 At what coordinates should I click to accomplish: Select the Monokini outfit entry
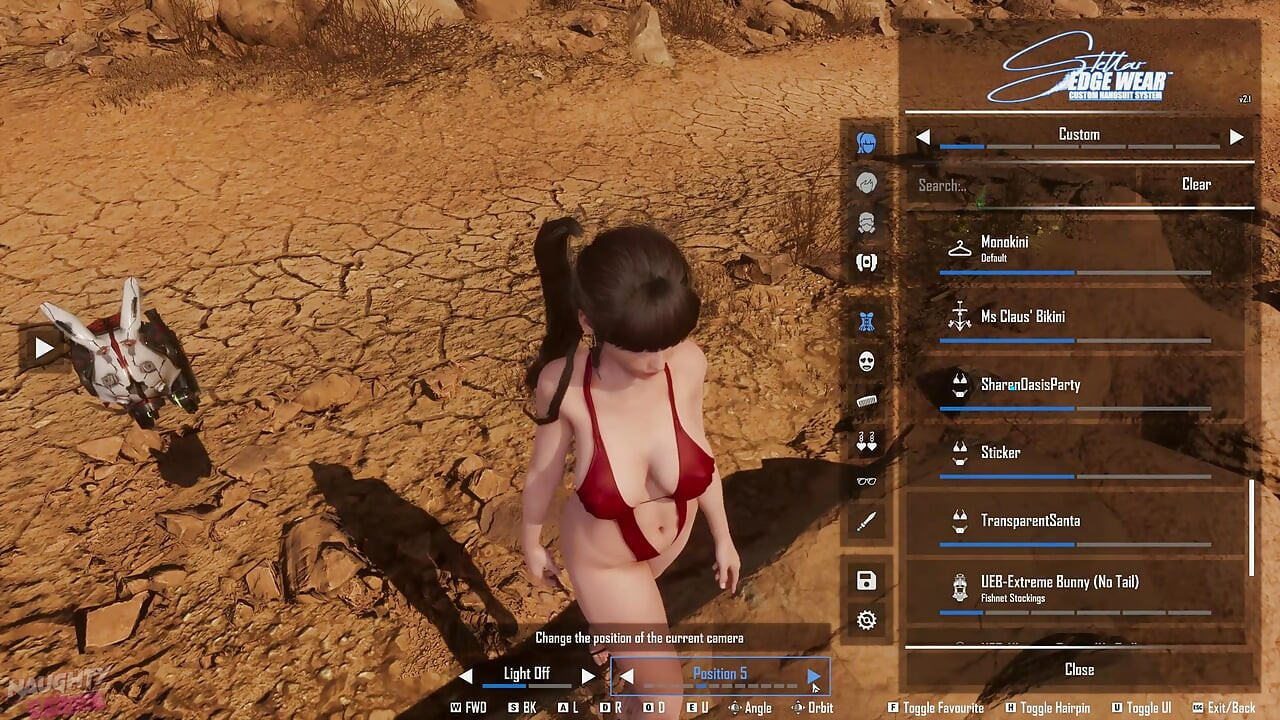pyautogui.click(x=1075, y=249)
